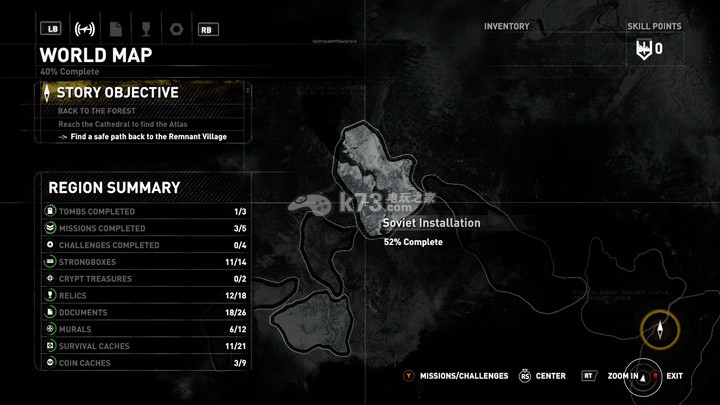The height and width of the screenshot is (405, 720).
Task: Choose the Tombs Completed summary row
Action: tap(145, 212)
